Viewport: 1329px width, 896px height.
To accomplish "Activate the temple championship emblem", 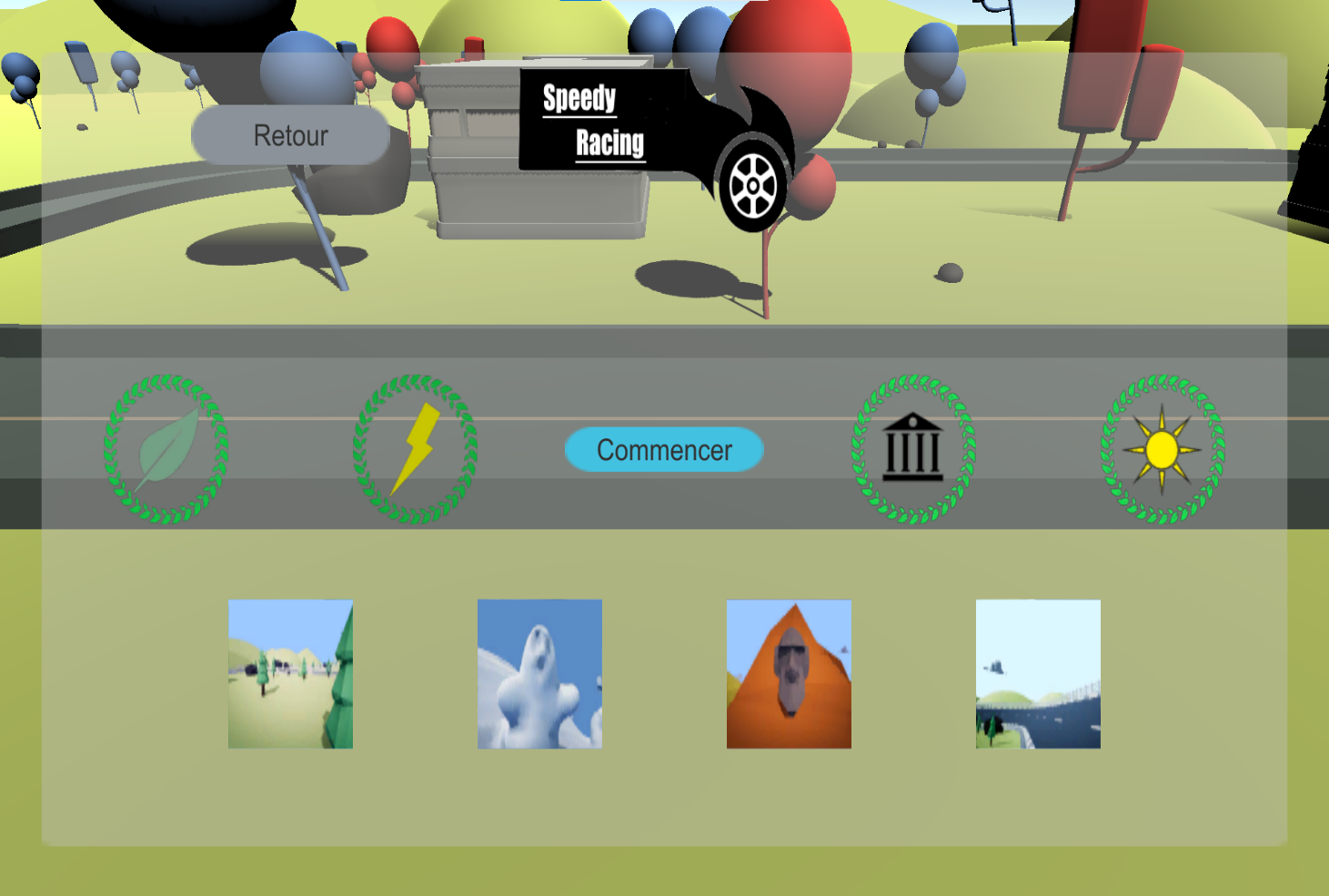I will click(x=912, y=449).
